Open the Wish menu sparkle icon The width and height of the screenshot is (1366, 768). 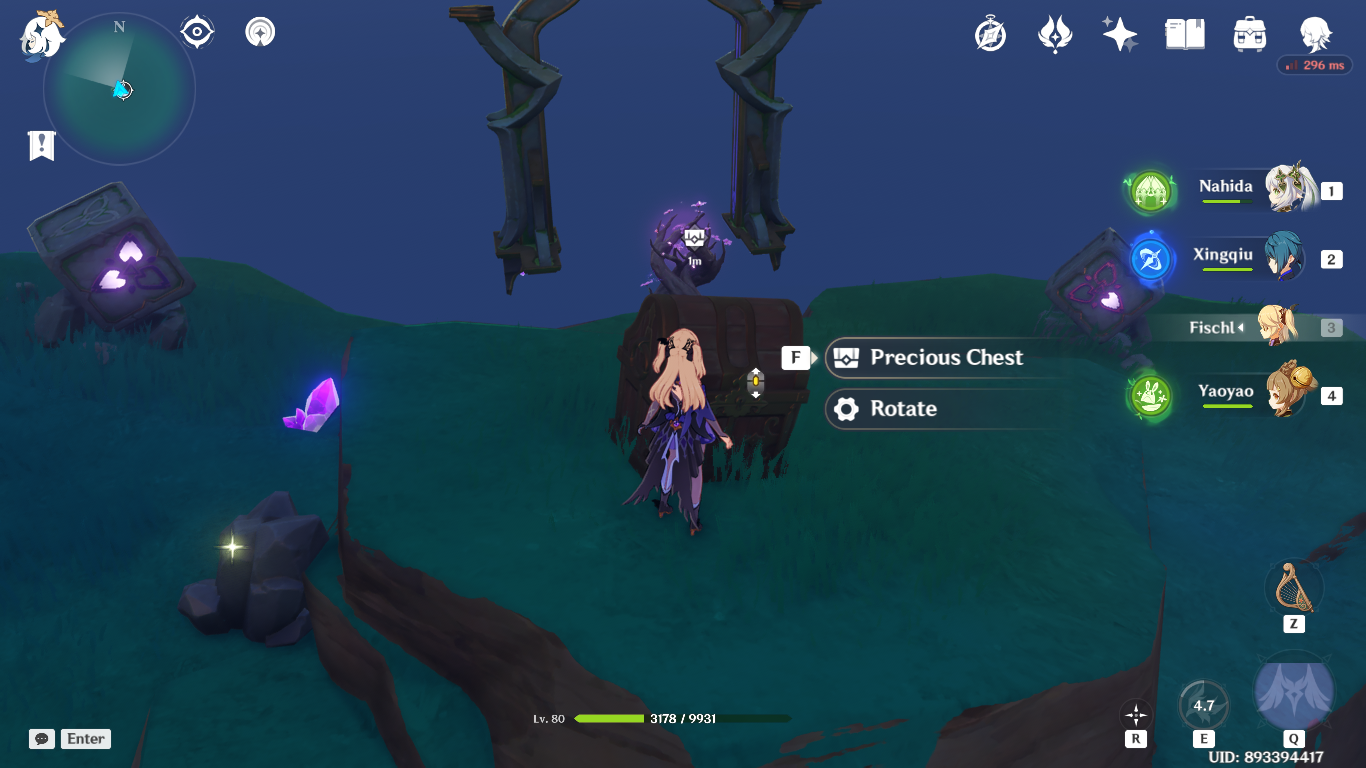point(1119,33)
